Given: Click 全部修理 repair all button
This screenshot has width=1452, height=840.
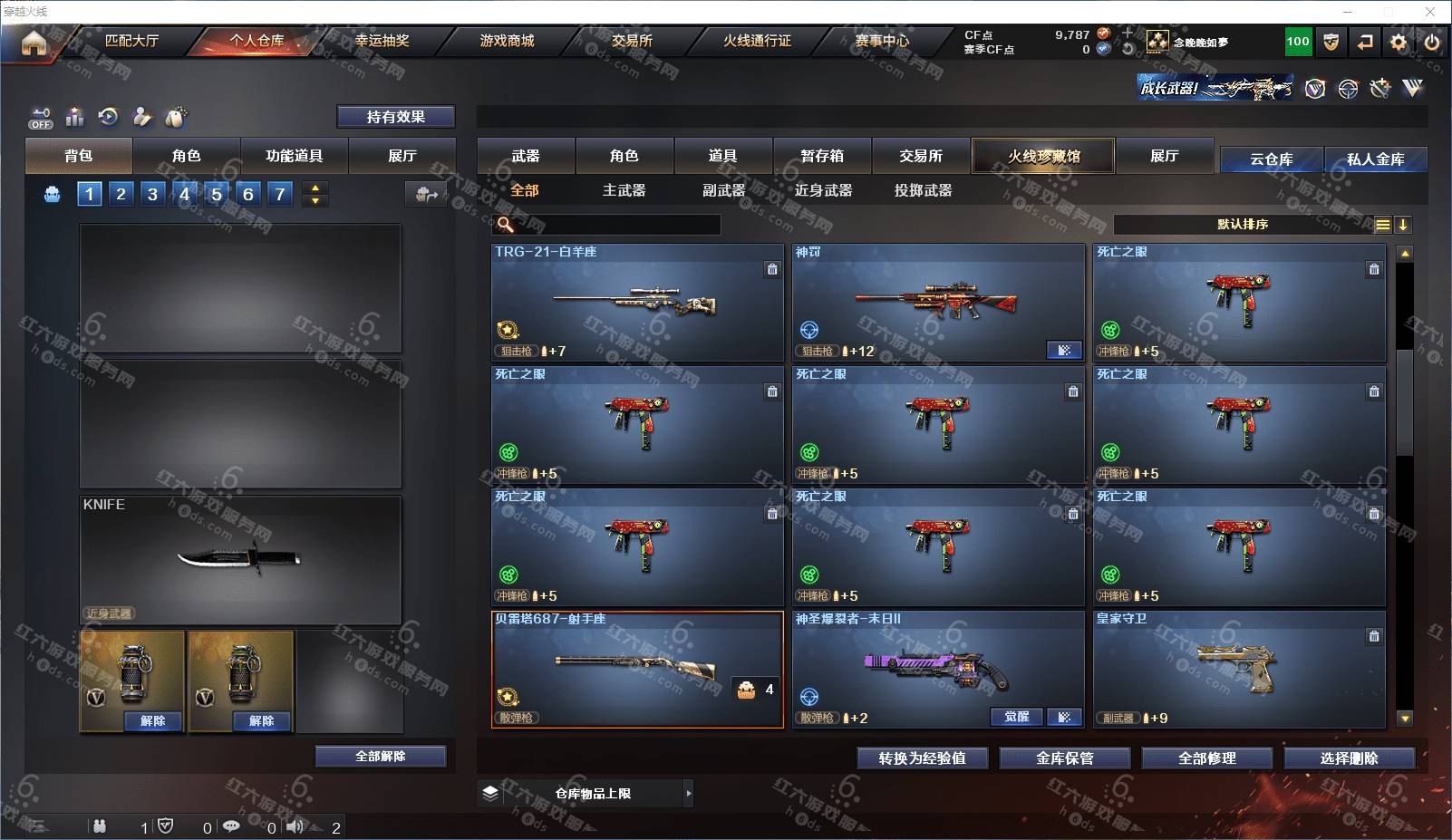Looking at the screenshot, I should 1206,758.
